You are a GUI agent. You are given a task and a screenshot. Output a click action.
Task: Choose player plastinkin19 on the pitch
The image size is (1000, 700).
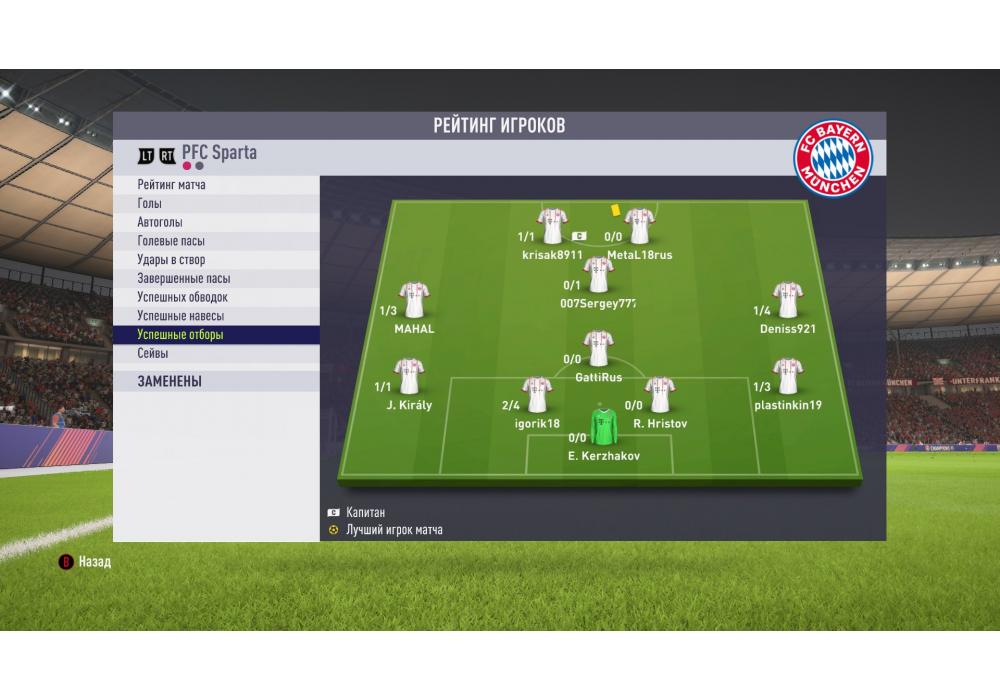coord(787,376)
